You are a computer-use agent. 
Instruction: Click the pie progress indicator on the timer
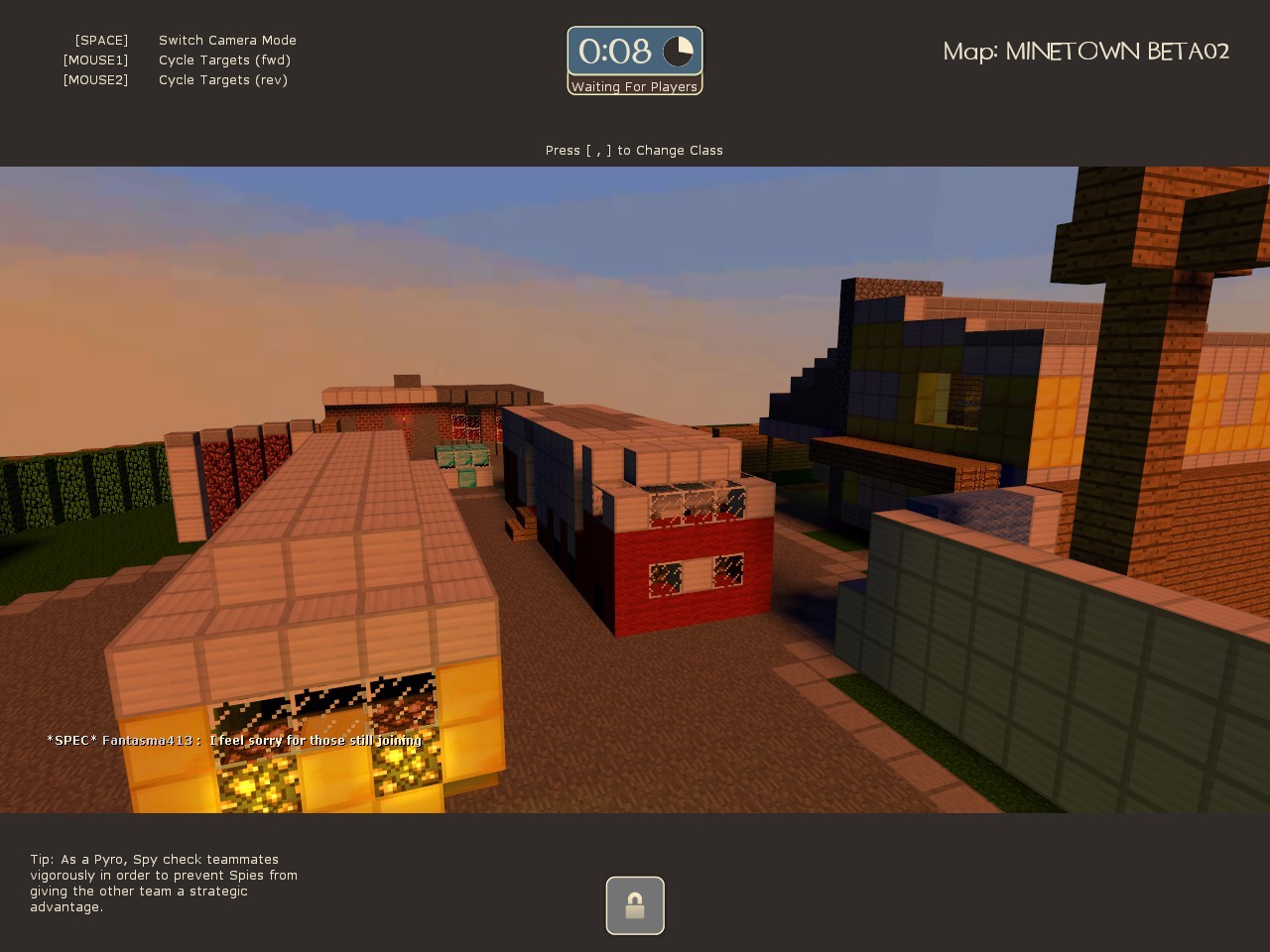680,51
